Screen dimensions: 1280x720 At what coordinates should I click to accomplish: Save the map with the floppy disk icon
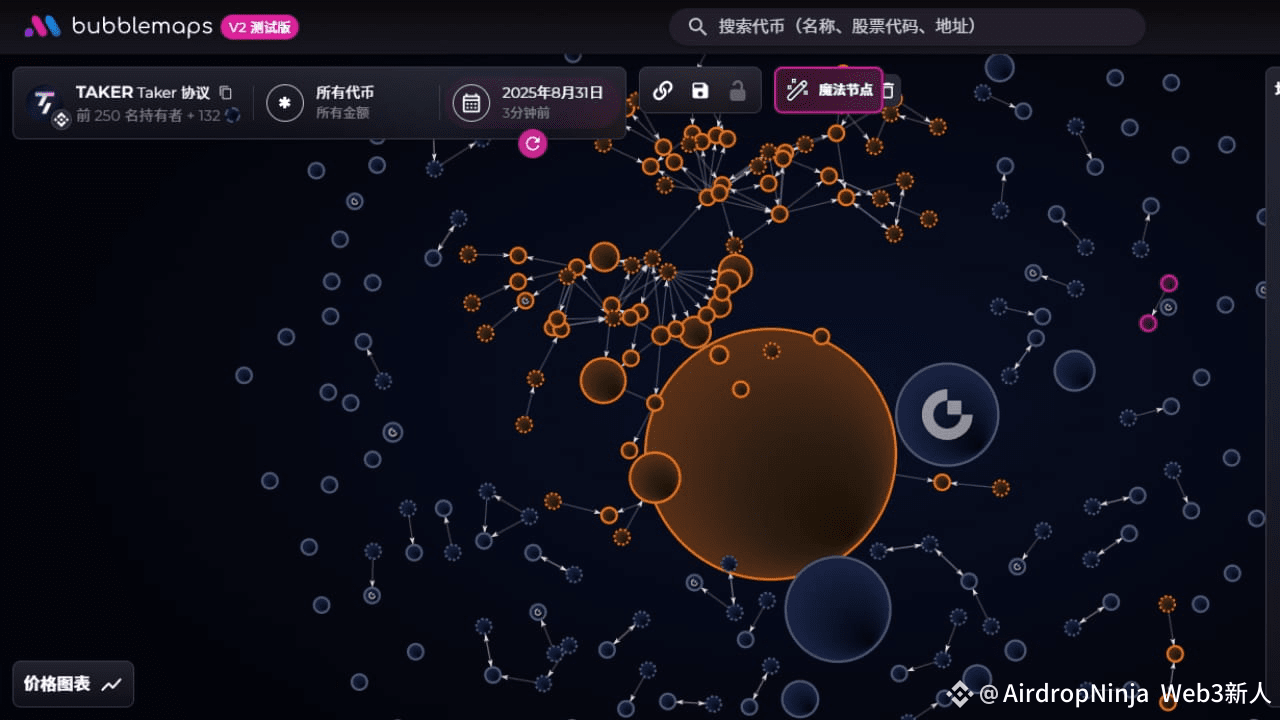[700, 91]
